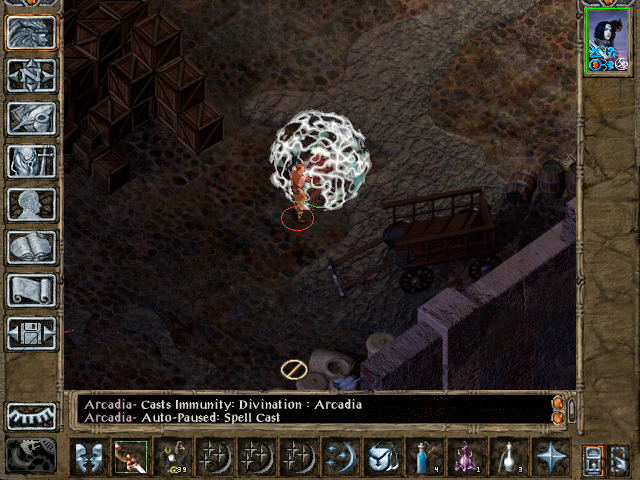This screenshot has height=480, width=640.
Task: Open special abilities with the star button
Action: tap(551, 458)
